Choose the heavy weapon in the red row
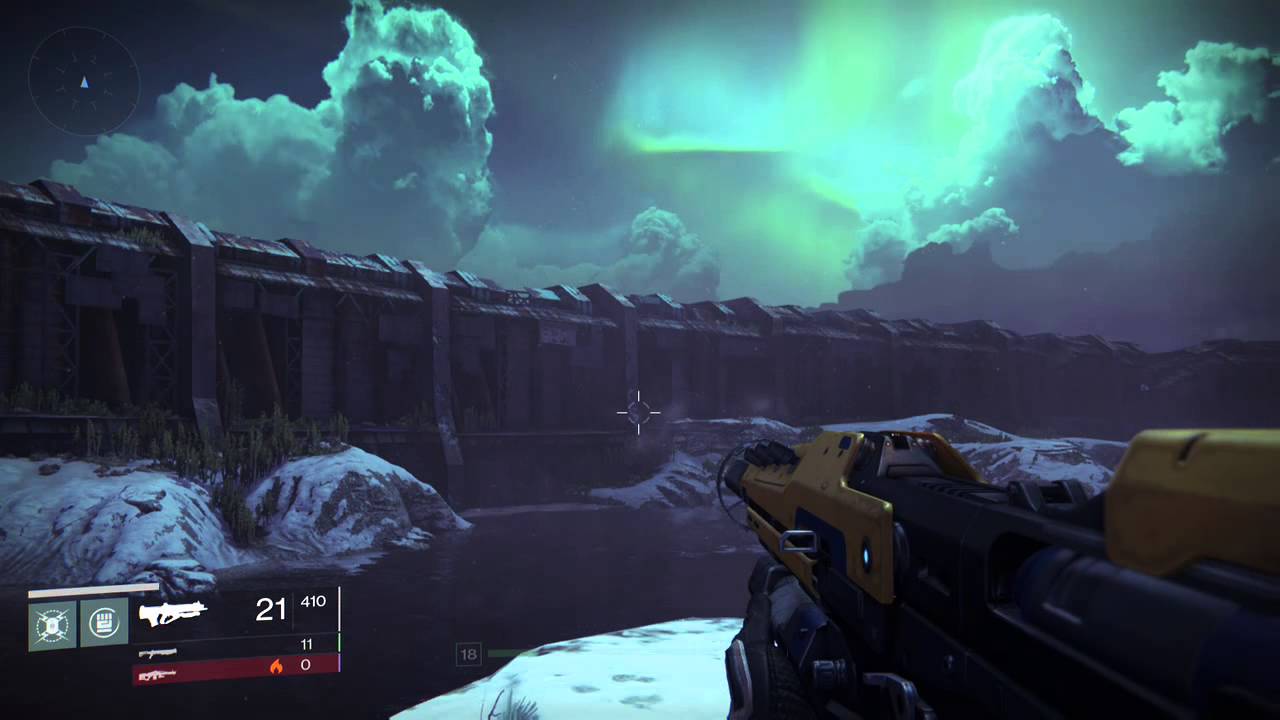The width and height of the screenshot is (1280, 720). tap(158, 675)
